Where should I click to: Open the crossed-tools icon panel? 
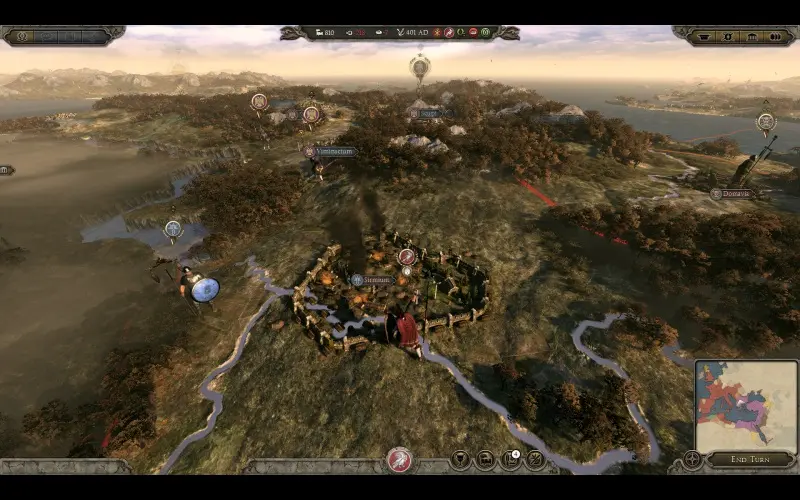coord(535,460)
